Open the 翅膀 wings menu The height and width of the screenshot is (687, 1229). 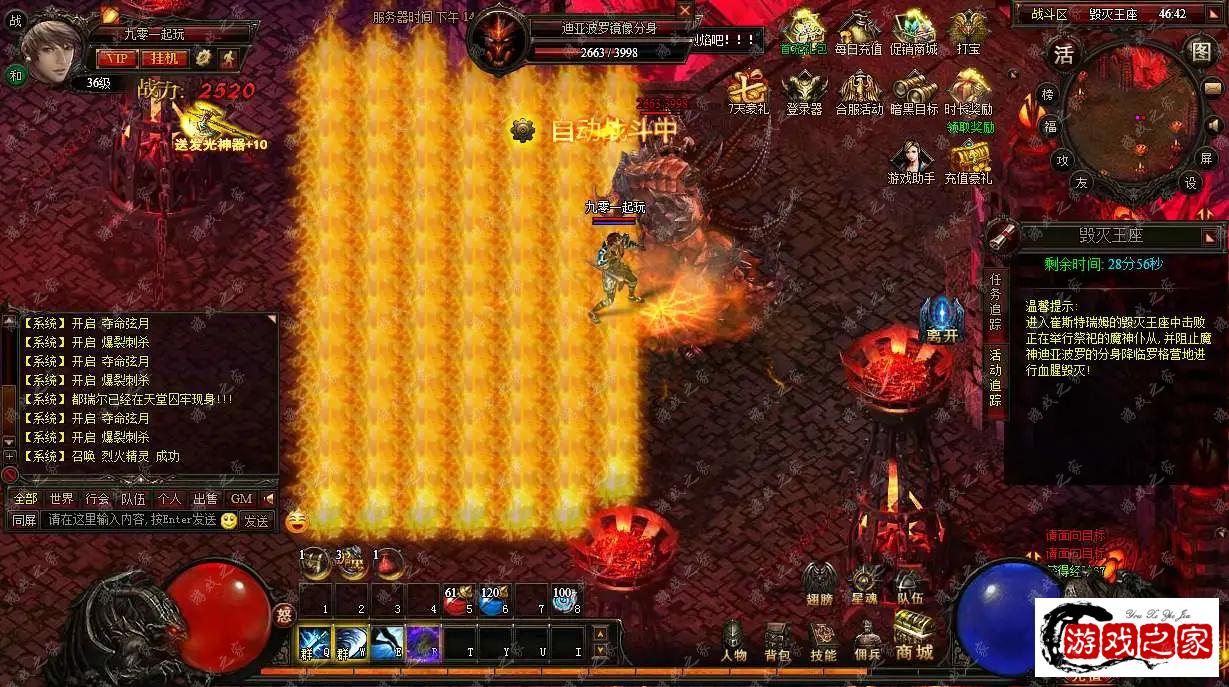click(x=819, y=582)
